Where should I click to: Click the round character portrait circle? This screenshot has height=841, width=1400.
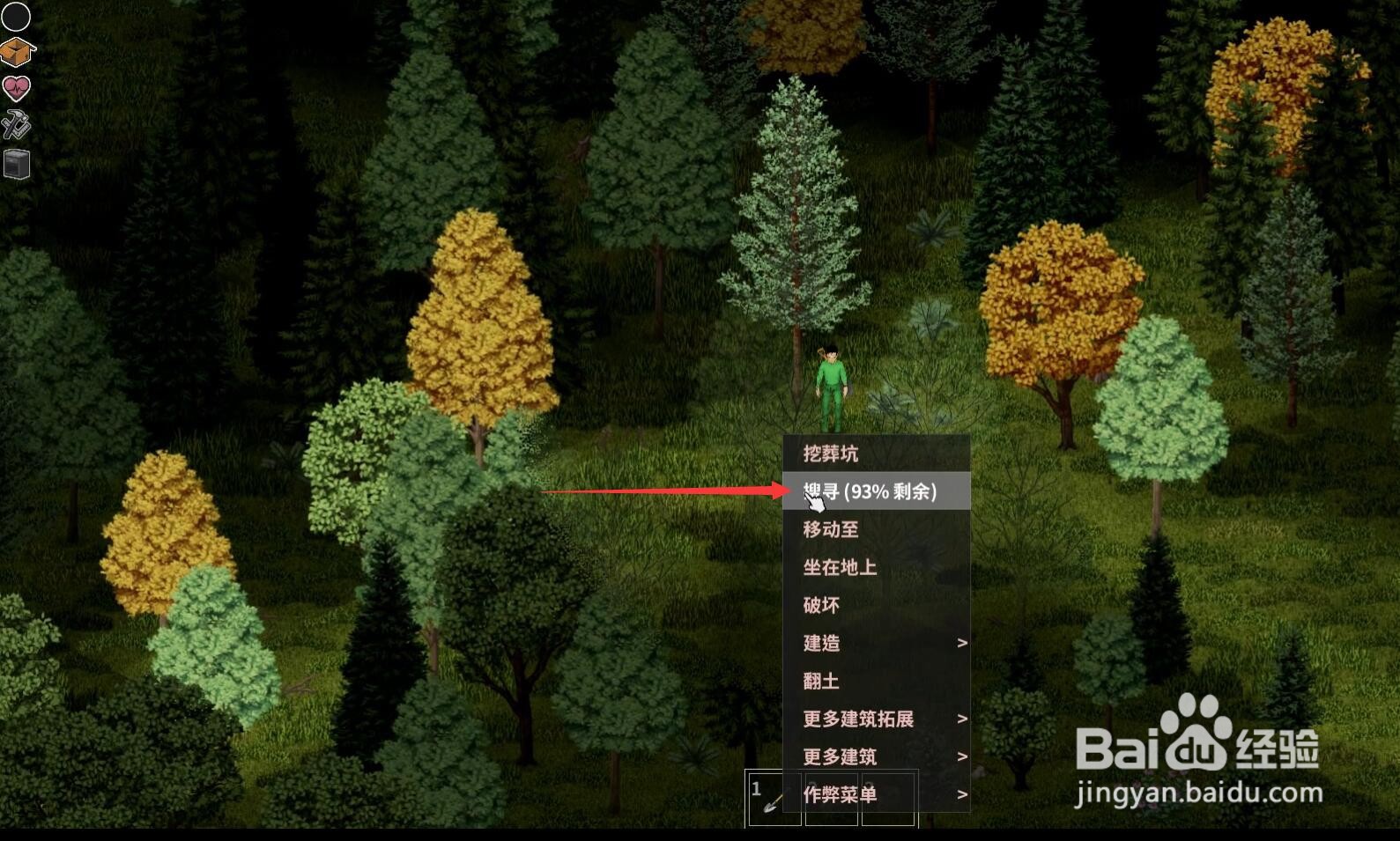click(16, 16)
